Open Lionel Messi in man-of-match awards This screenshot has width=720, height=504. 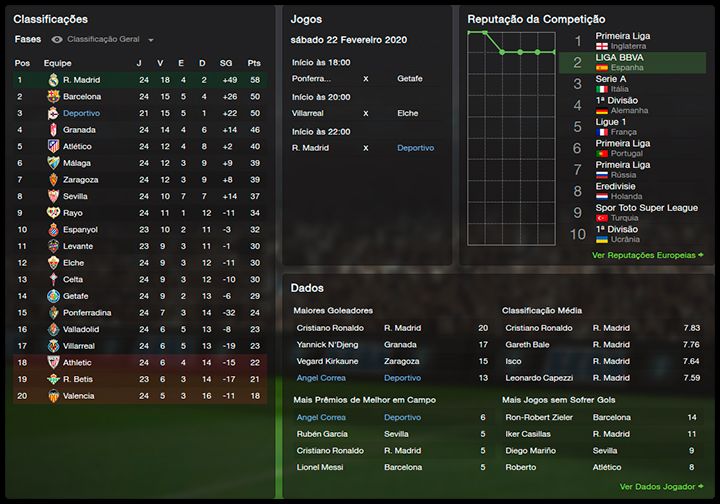tap(319, 466)
